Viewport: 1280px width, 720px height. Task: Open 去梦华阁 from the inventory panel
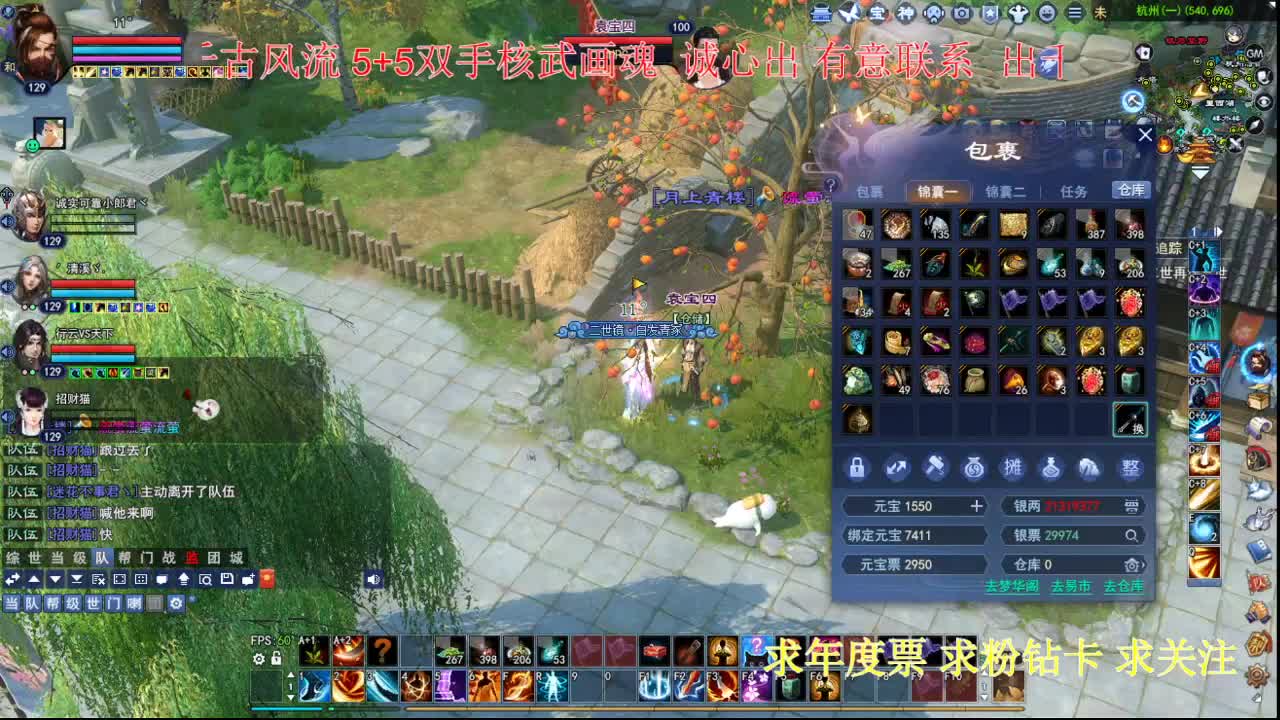1012,586
